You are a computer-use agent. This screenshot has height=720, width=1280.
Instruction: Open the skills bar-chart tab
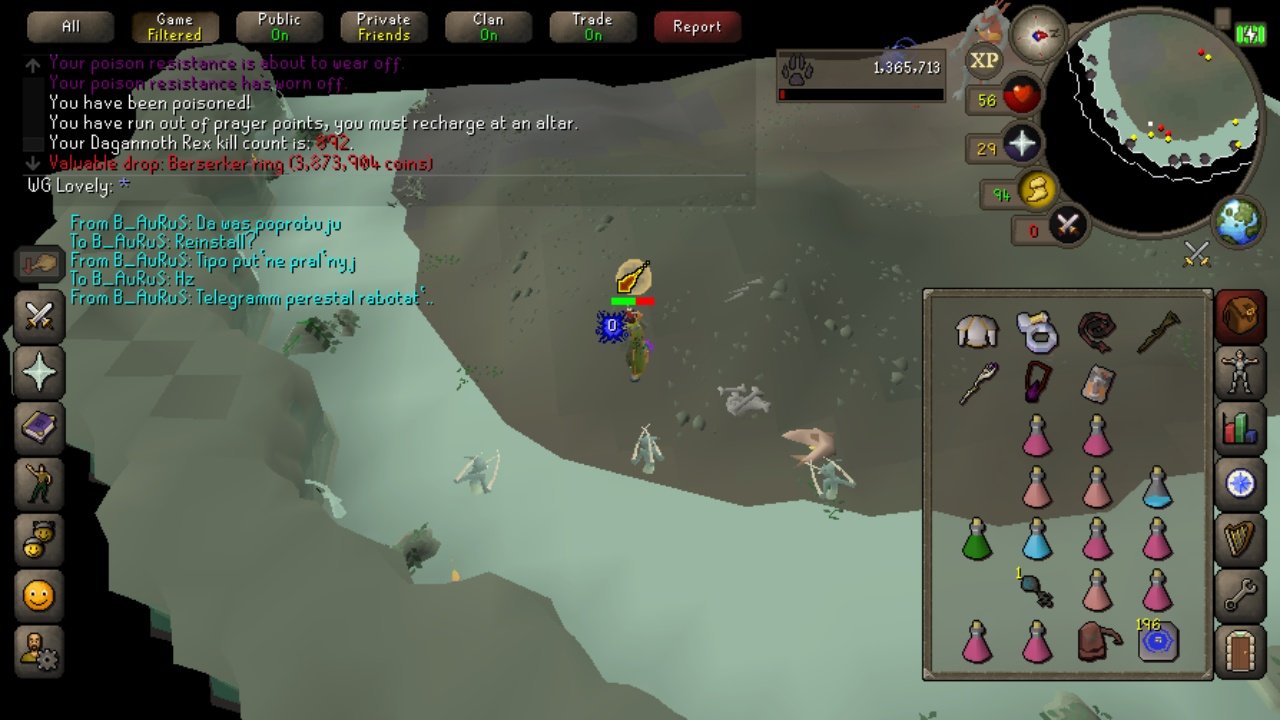pos(1240,428)
